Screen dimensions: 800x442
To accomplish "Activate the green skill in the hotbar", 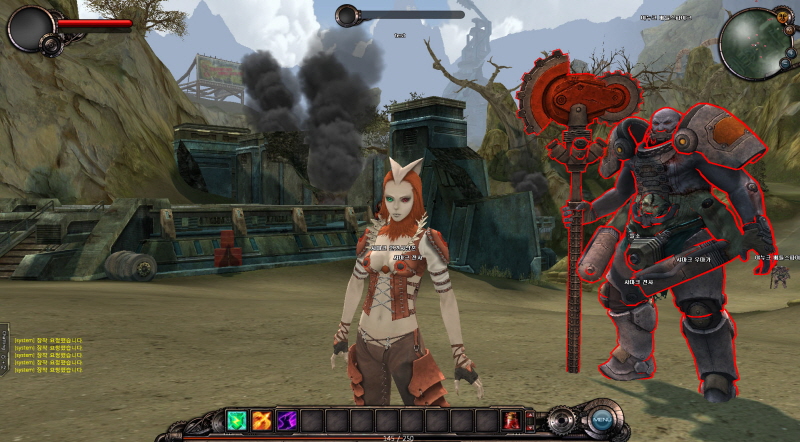I will click(237, 420).
